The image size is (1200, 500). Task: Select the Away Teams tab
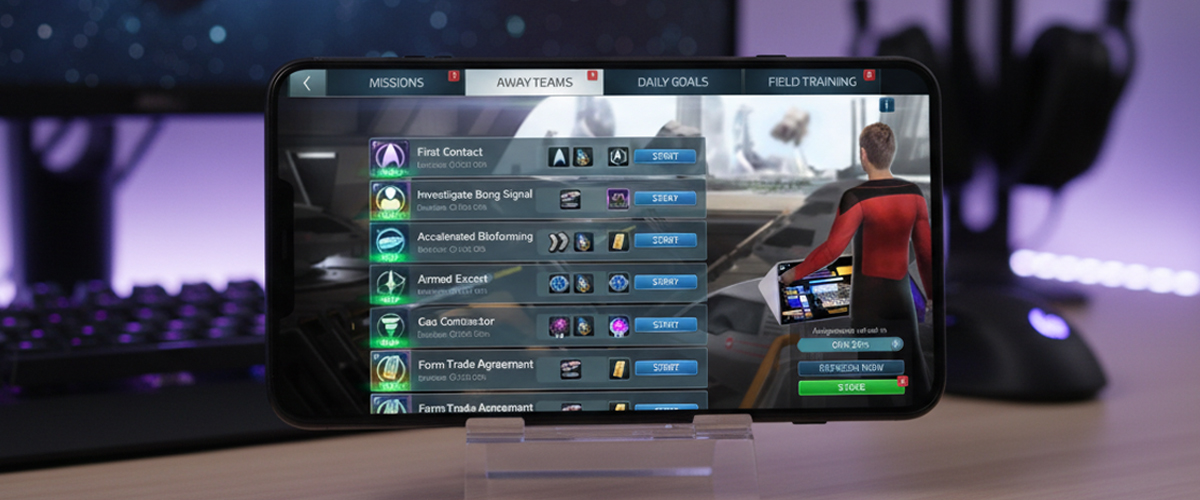click(x=534, y=82)
